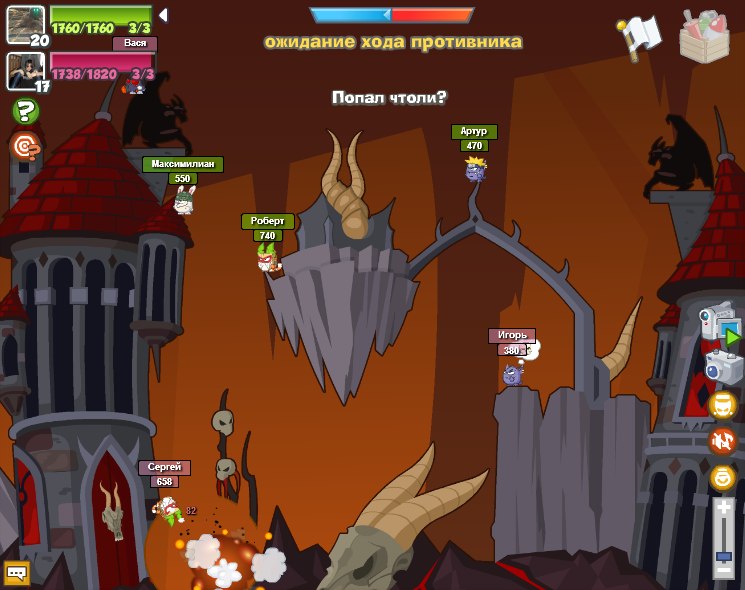745x590 pixels.
Task: Click the zoom slider handle
Action: click(723, 554)
